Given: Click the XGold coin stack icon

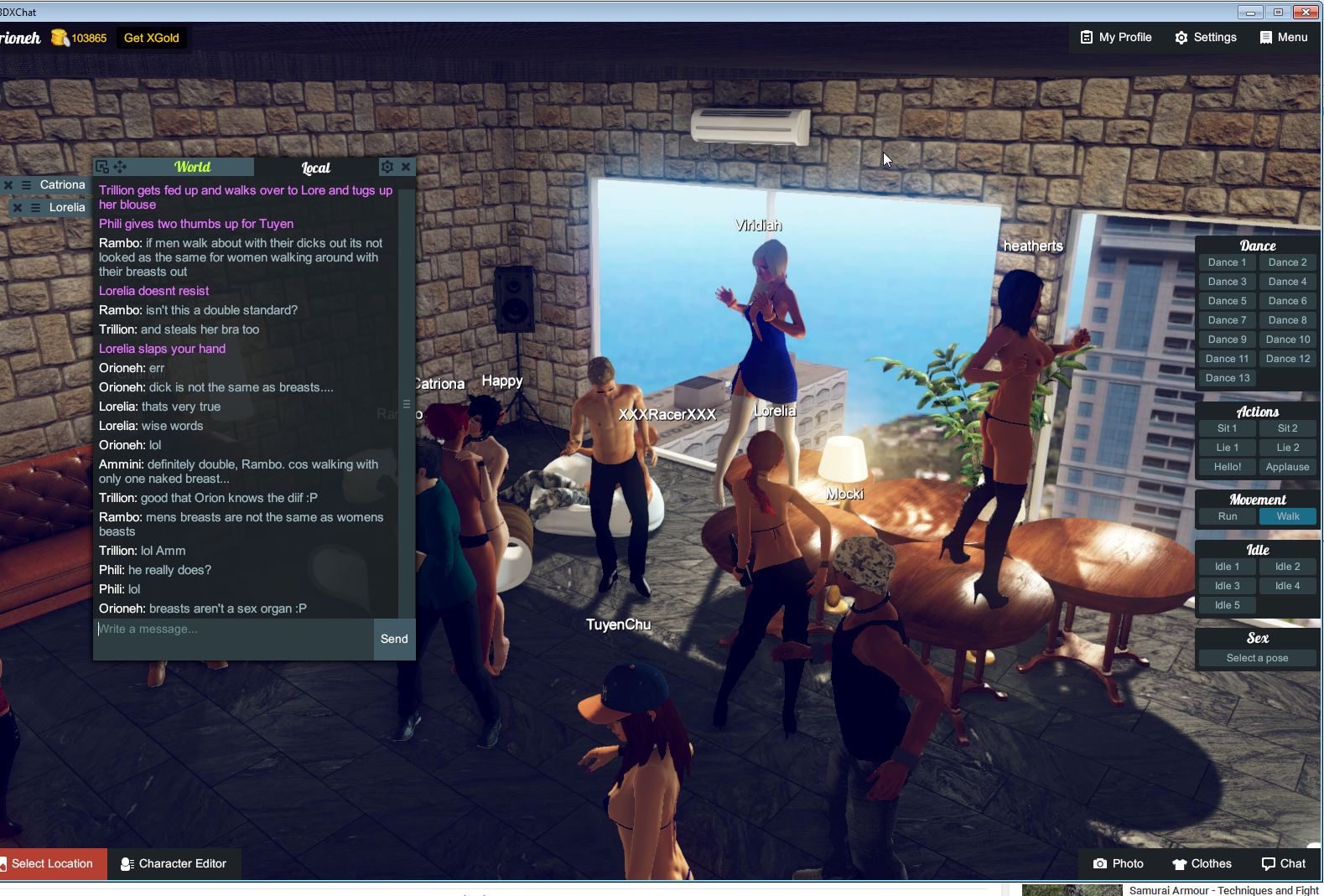Looking at the screenshot, I should [x=60, y=37].
